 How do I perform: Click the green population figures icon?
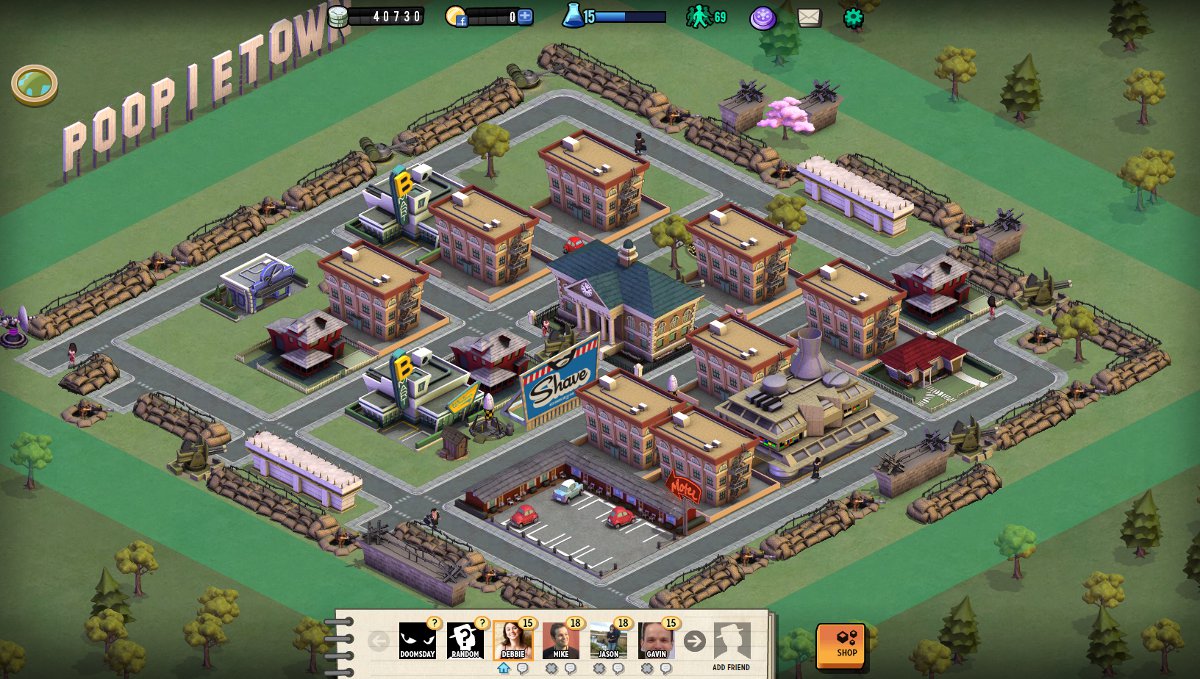698,16
